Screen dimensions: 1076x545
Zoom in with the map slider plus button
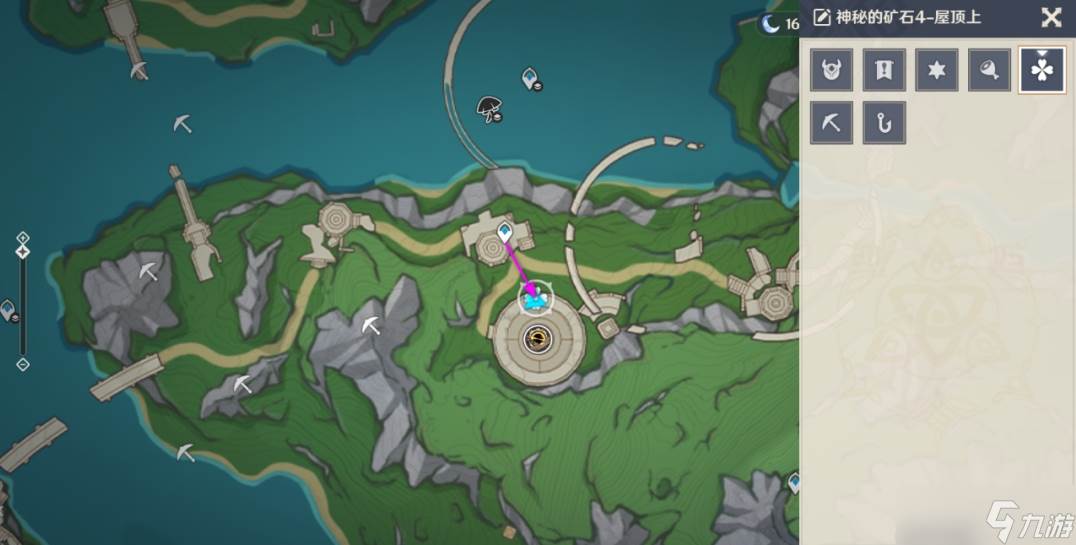[23, 238]
